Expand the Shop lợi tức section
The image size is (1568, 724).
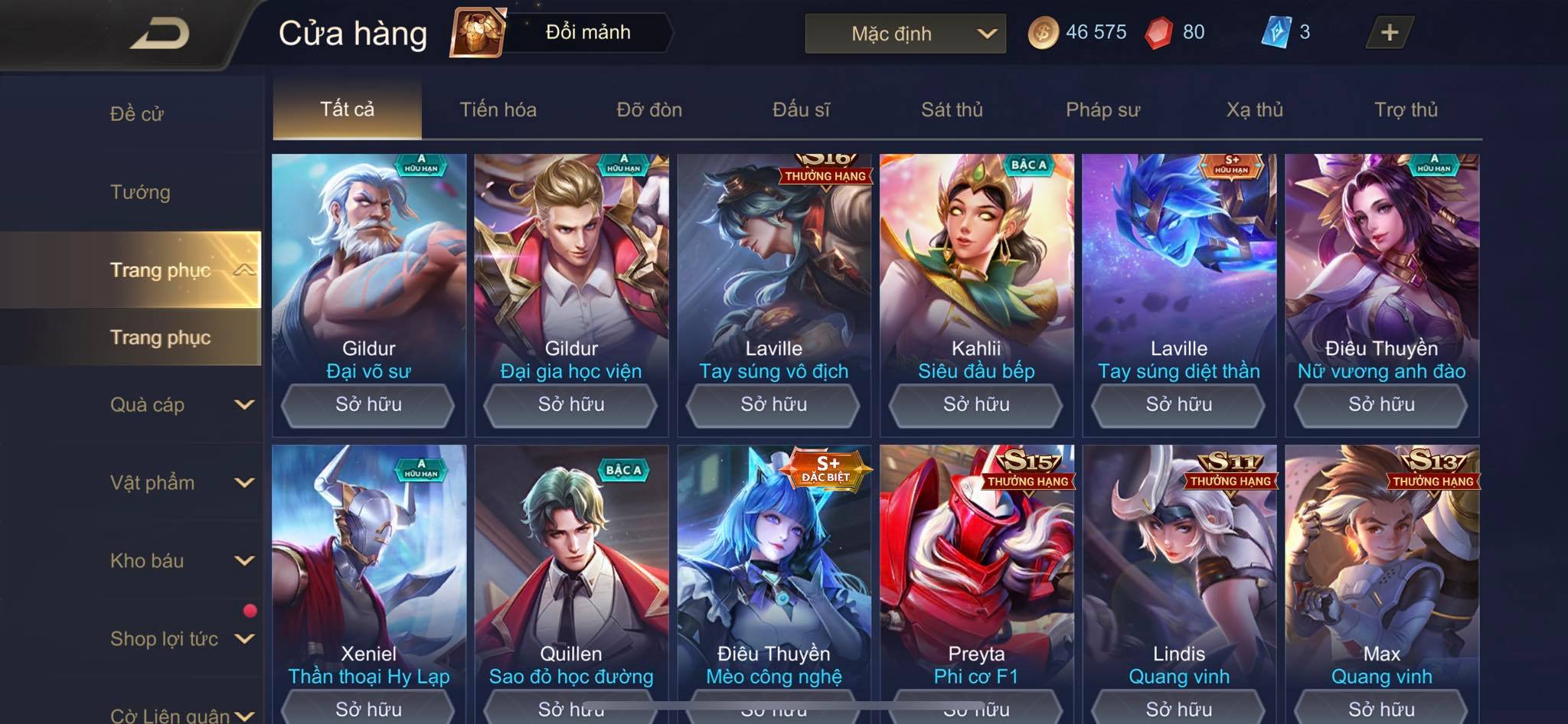(x=181, y=639)
